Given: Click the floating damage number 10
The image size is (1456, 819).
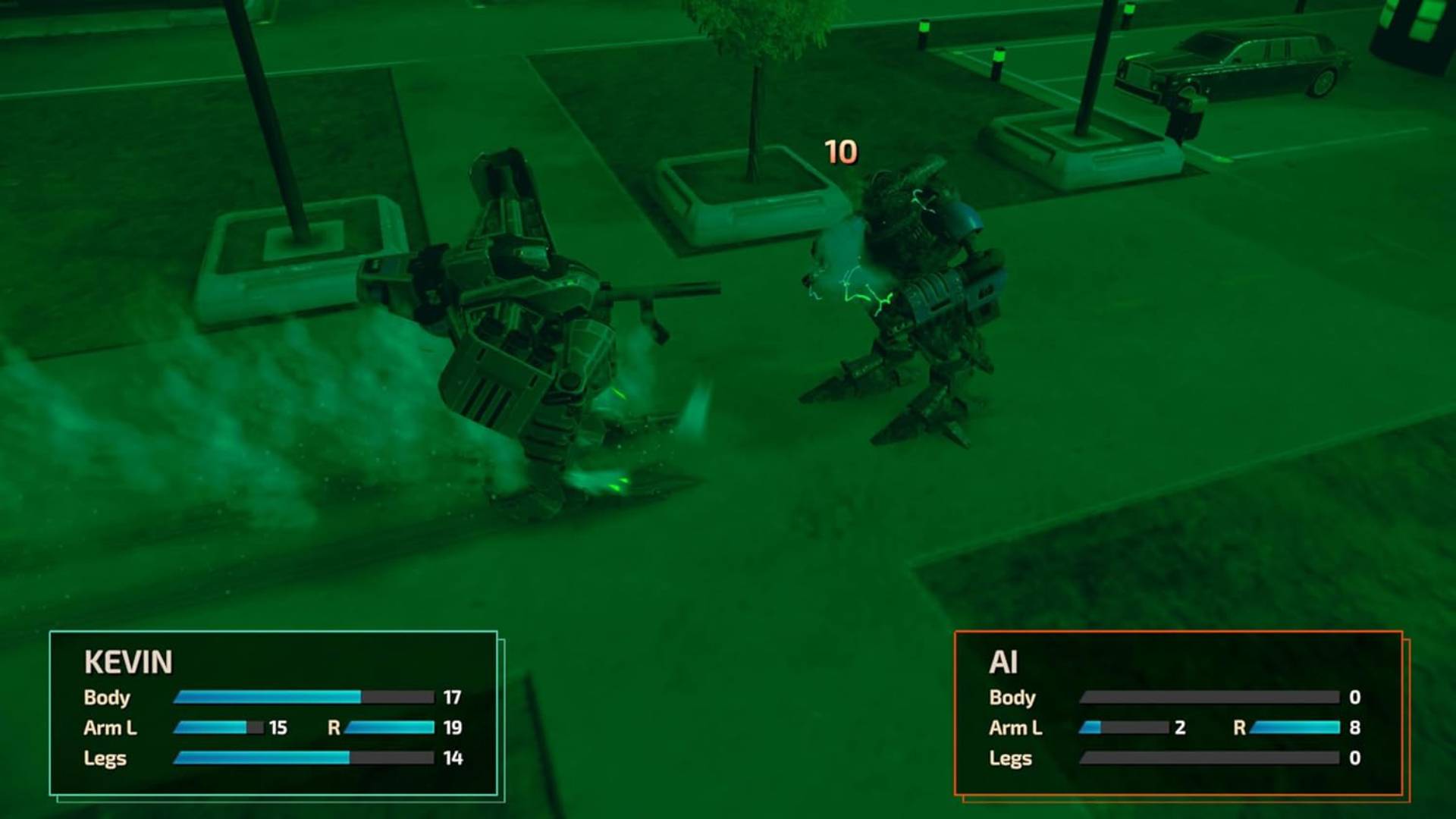Looking at the screenshot, I should click(840, 152).
